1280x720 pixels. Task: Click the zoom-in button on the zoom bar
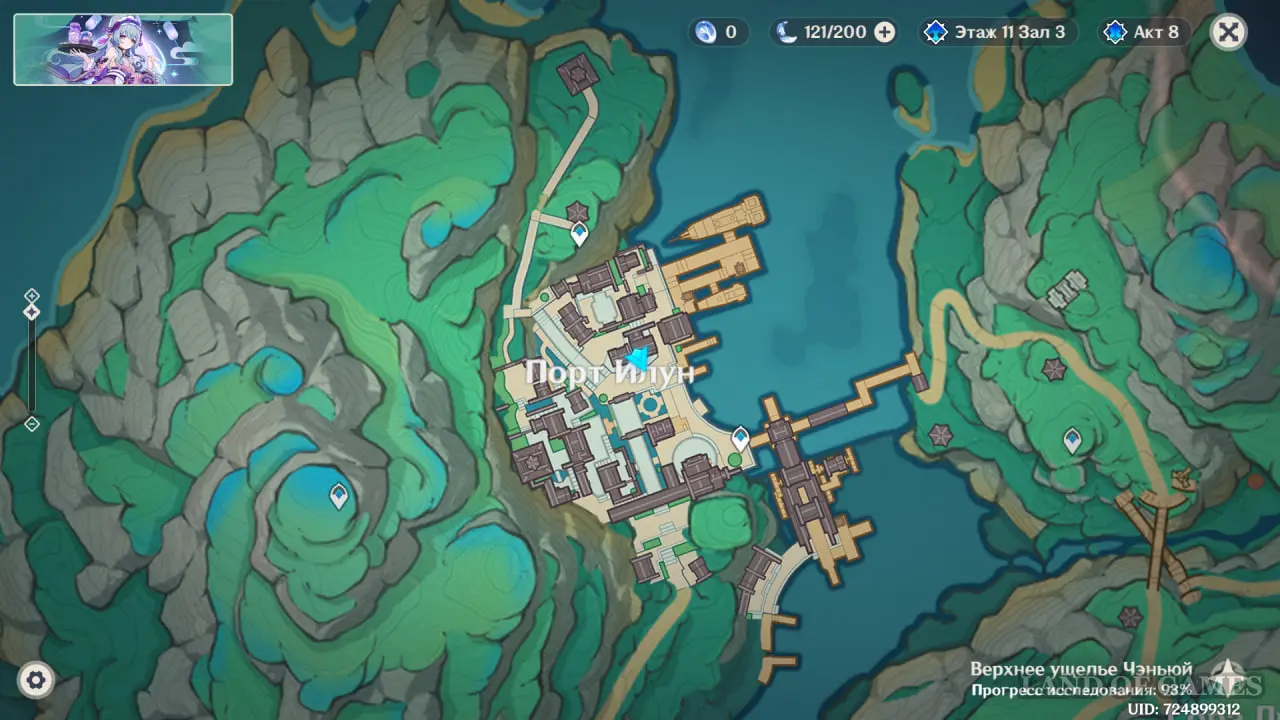[x=32, y=295]
